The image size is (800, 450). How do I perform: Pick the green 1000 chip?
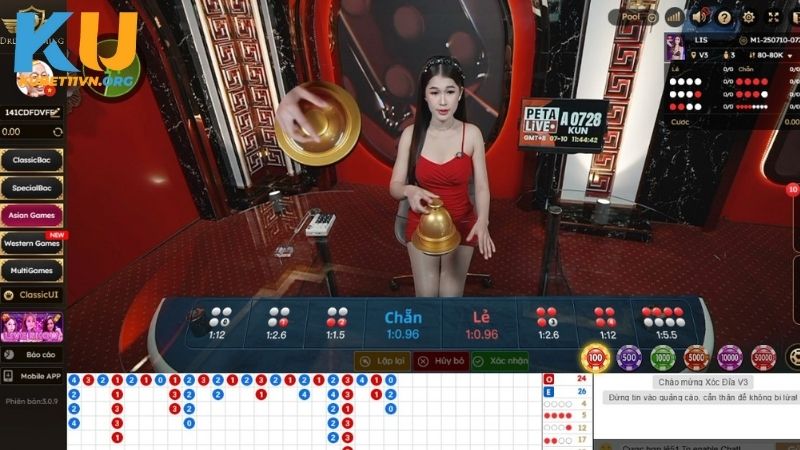click(663, 357)
